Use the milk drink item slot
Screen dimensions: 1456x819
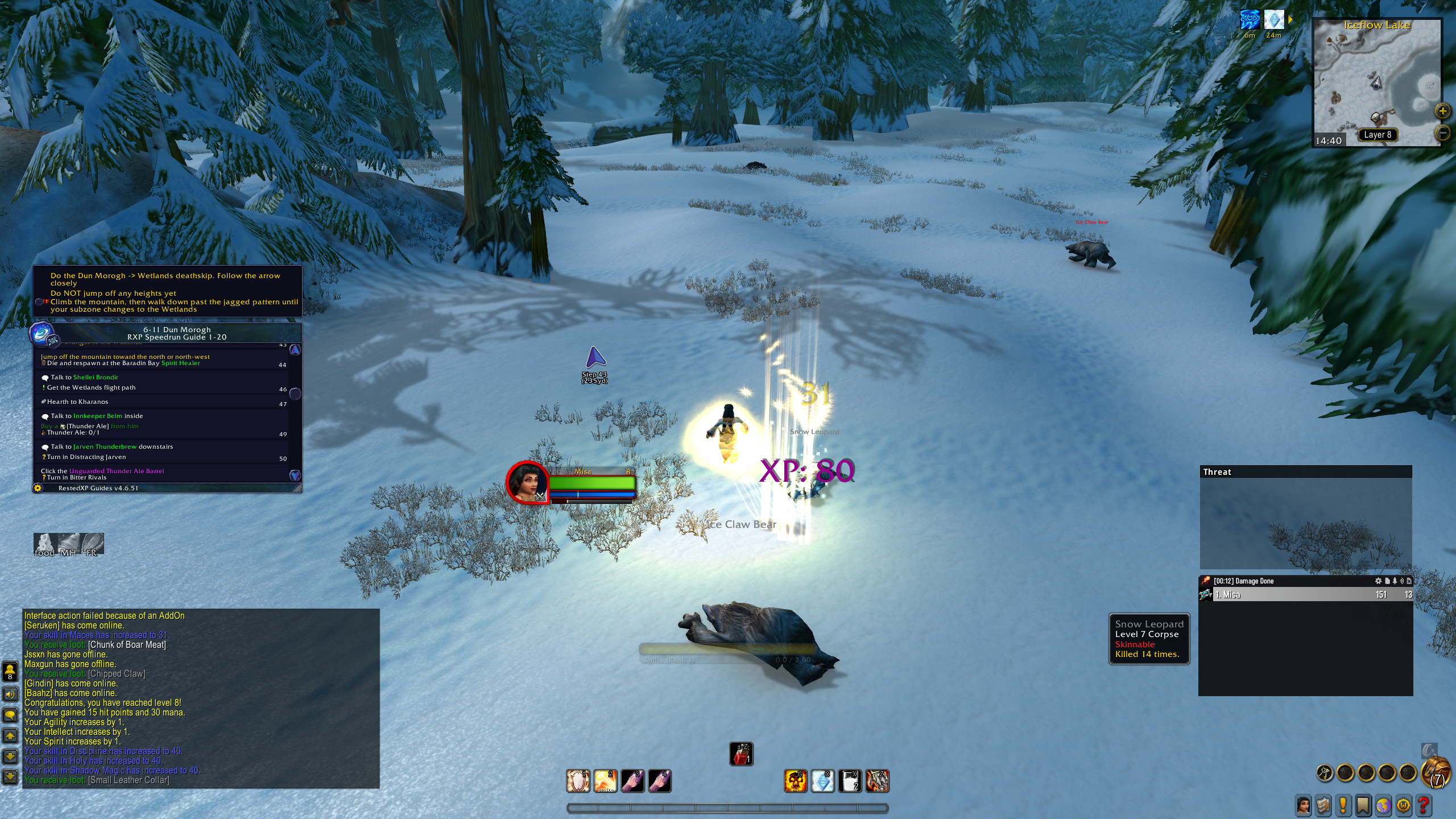850,781
